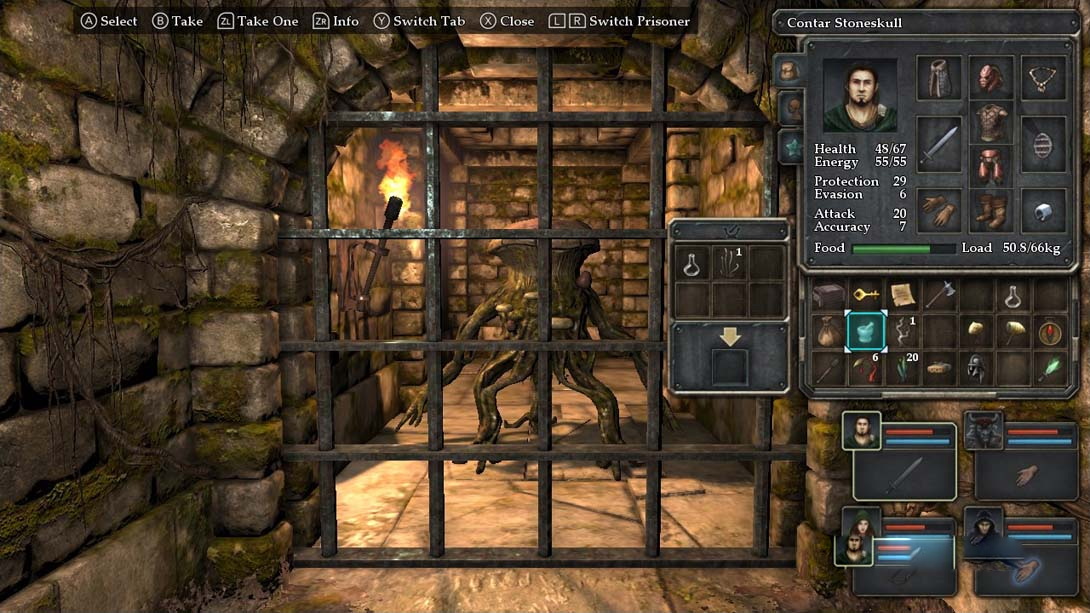
Task: Select the leather sack inventory slot
Action: (829, 331)
